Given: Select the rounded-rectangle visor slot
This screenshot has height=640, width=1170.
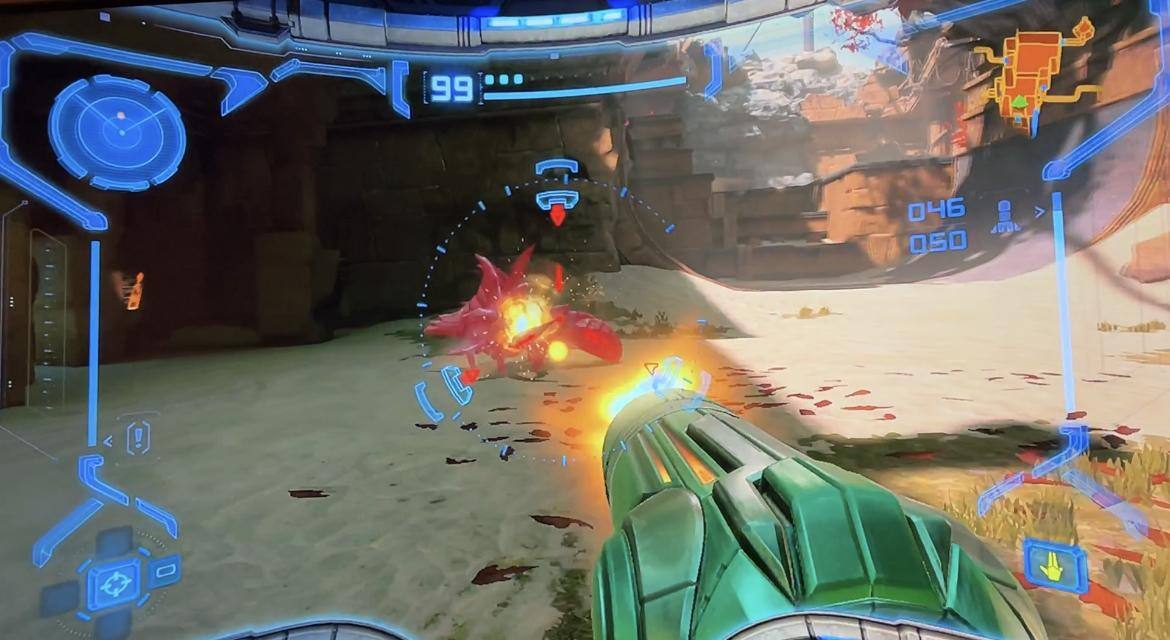Looking at the screenshot, I should 166,571.
